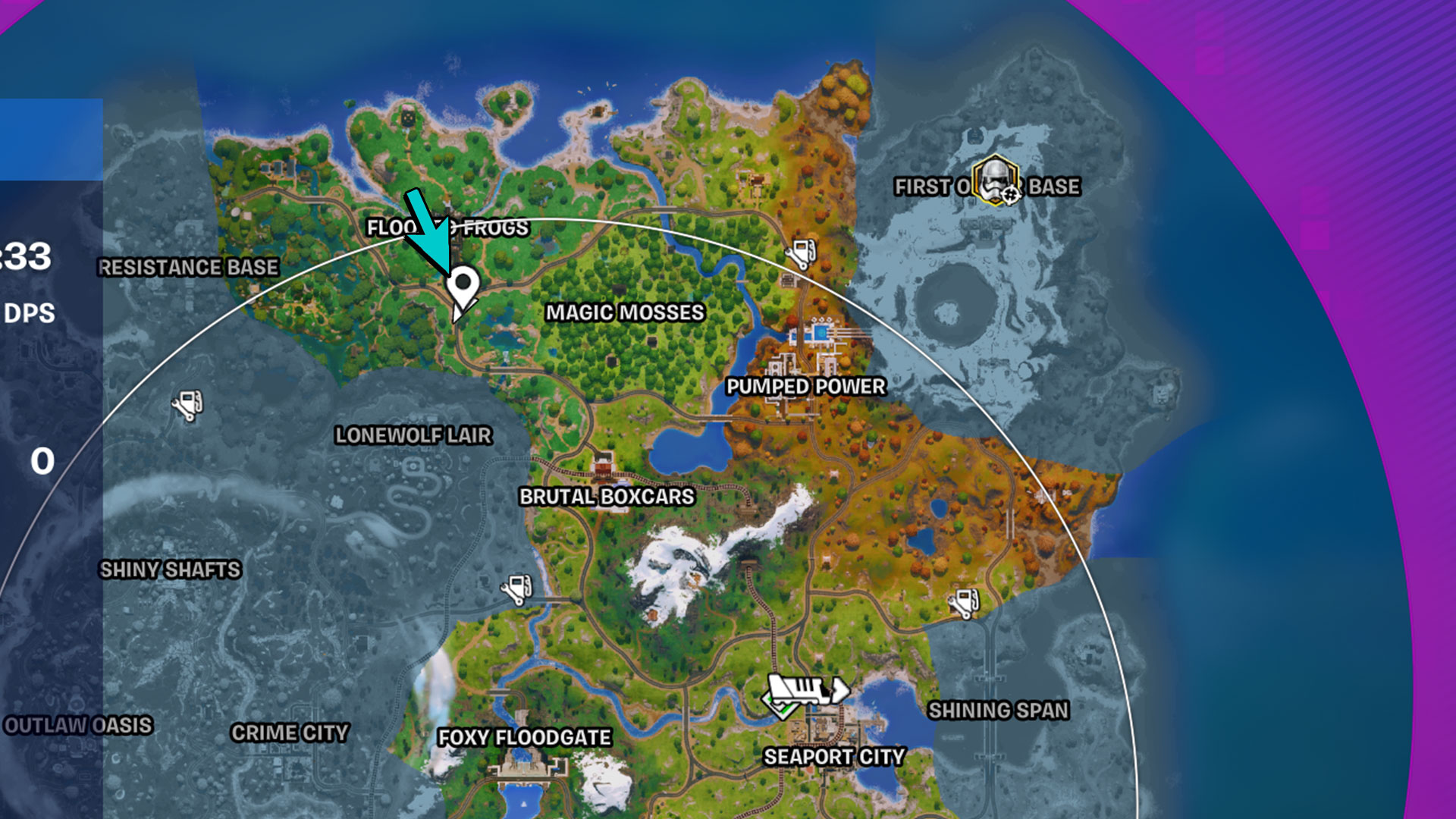Select the gas pump icon southwest of Brutal Boxcars
Screen dimensions: 1456x819
pyautogui.click(x=517, y=588)
